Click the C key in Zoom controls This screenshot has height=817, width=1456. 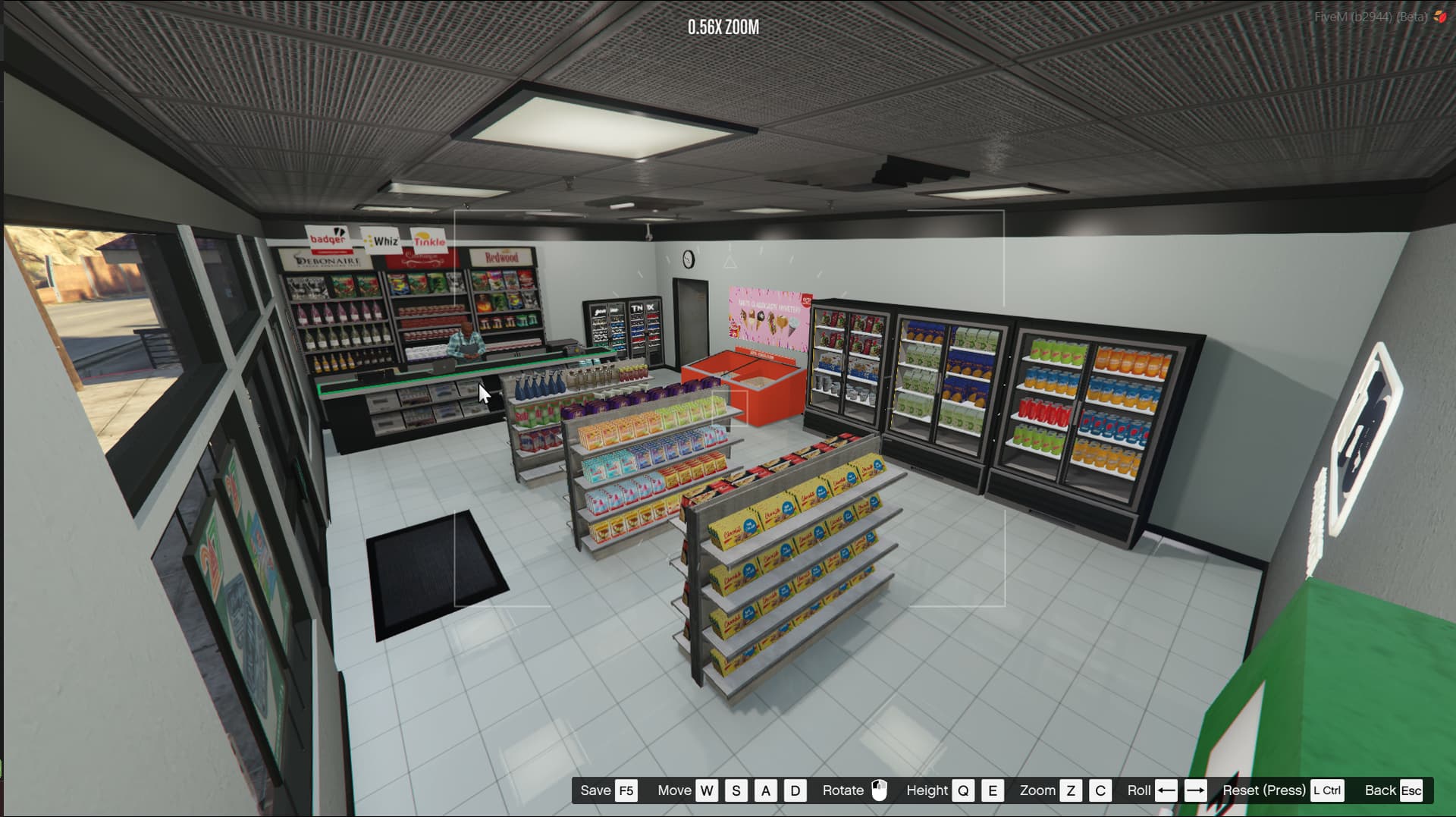click(x=1099, y=790)
